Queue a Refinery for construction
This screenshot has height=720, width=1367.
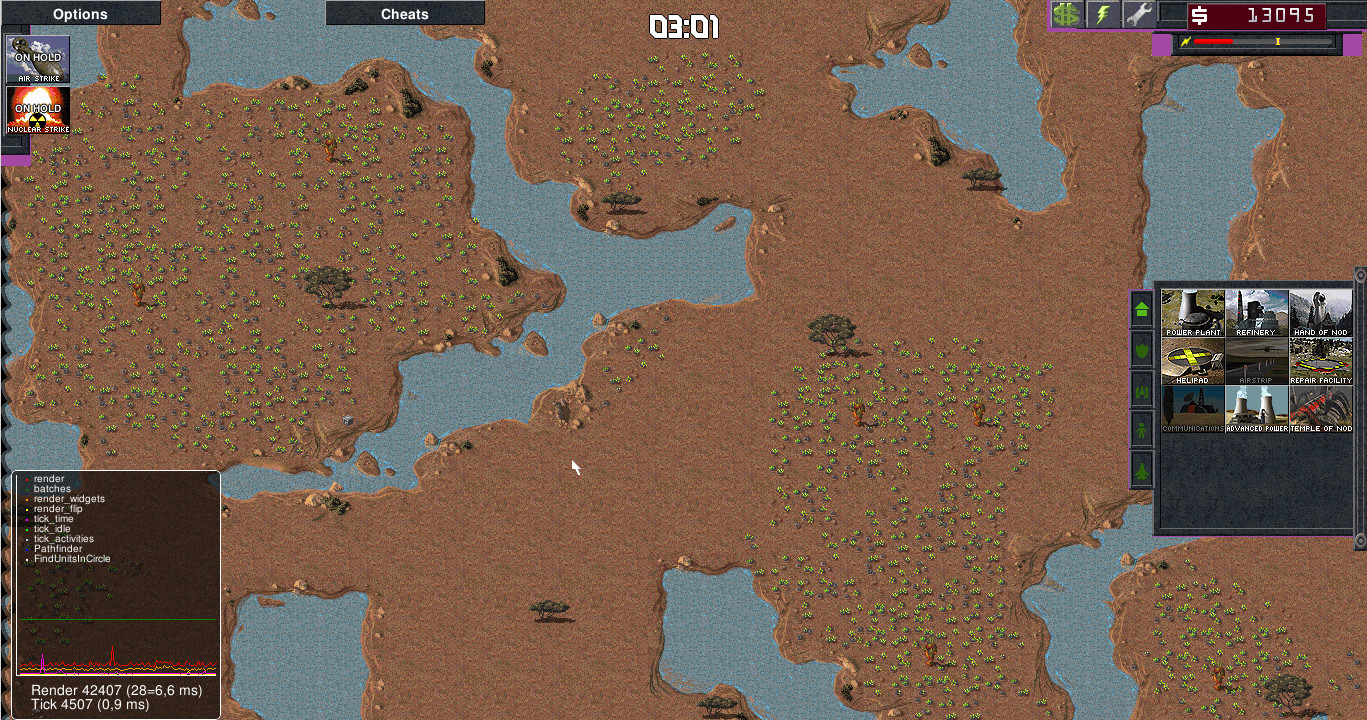coord(1256,310)
